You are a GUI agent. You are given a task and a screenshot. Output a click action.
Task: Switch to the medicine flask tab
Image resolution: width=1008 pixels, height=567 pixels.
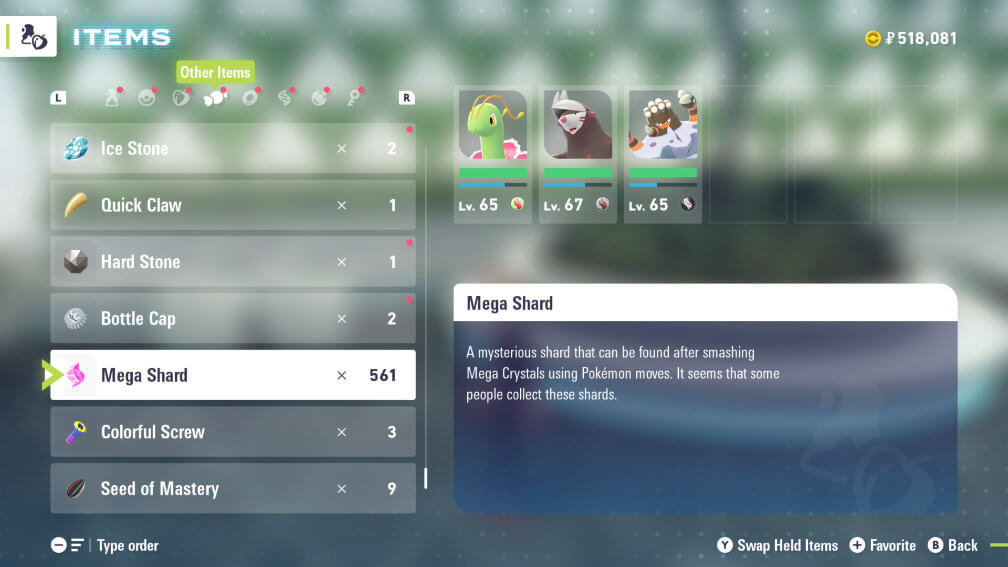pyautogui.click(x=113, y=97)
